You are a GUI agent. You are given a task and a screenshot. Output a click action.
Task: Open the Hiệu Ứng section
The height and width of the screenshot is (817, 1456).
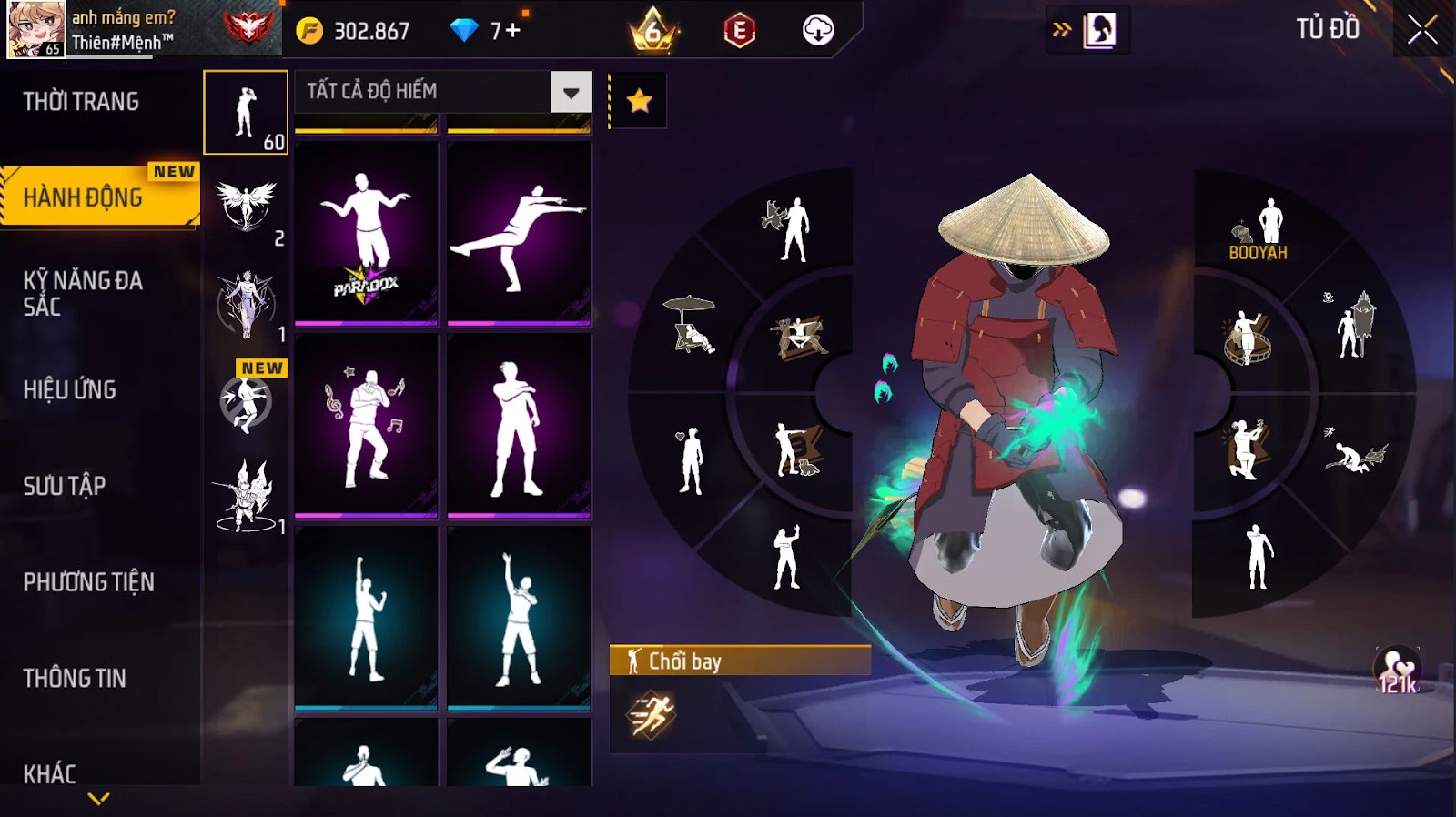tap(70, 390)
